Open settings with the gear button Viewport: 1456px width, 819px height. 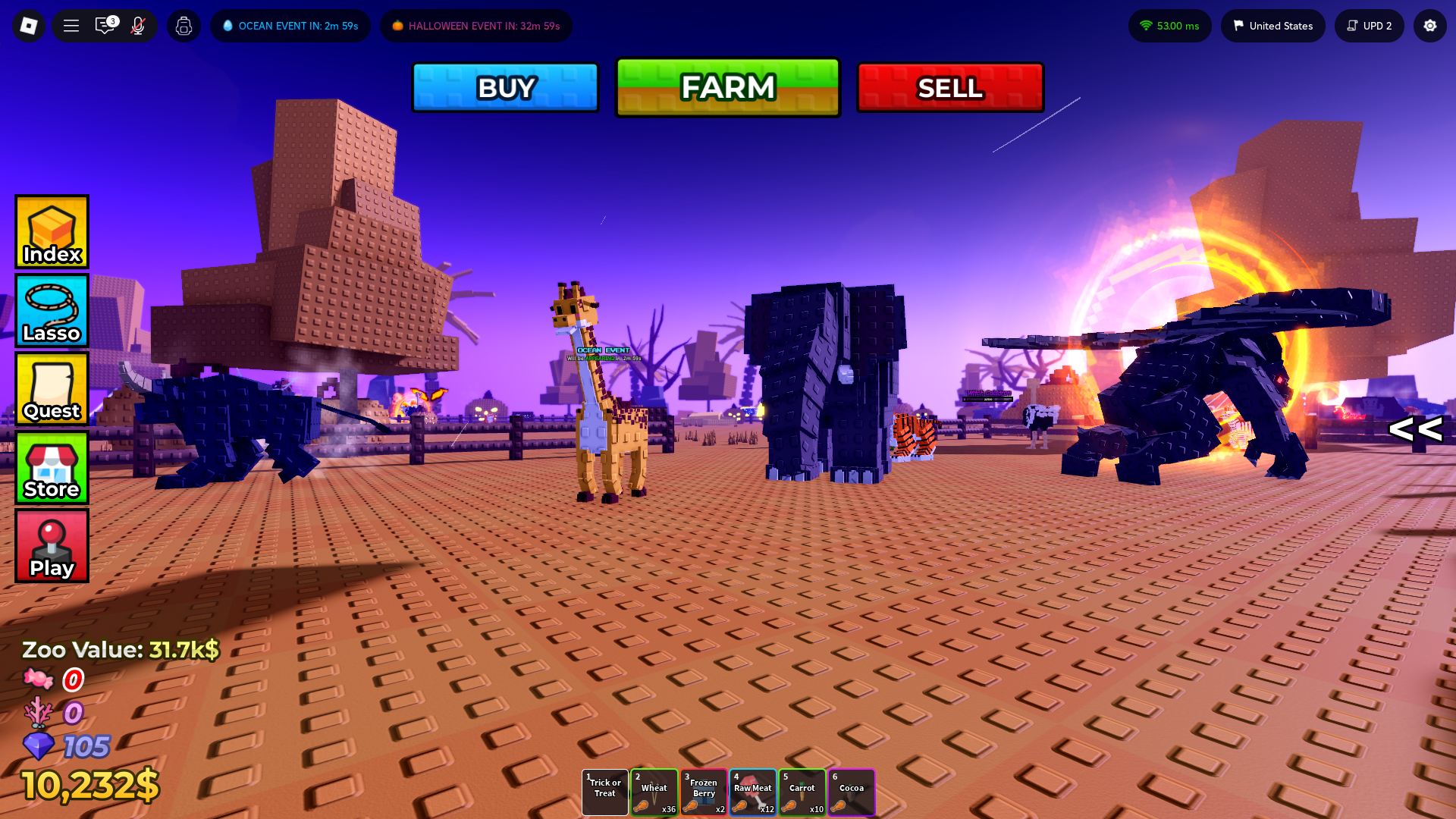[1429, 25]
